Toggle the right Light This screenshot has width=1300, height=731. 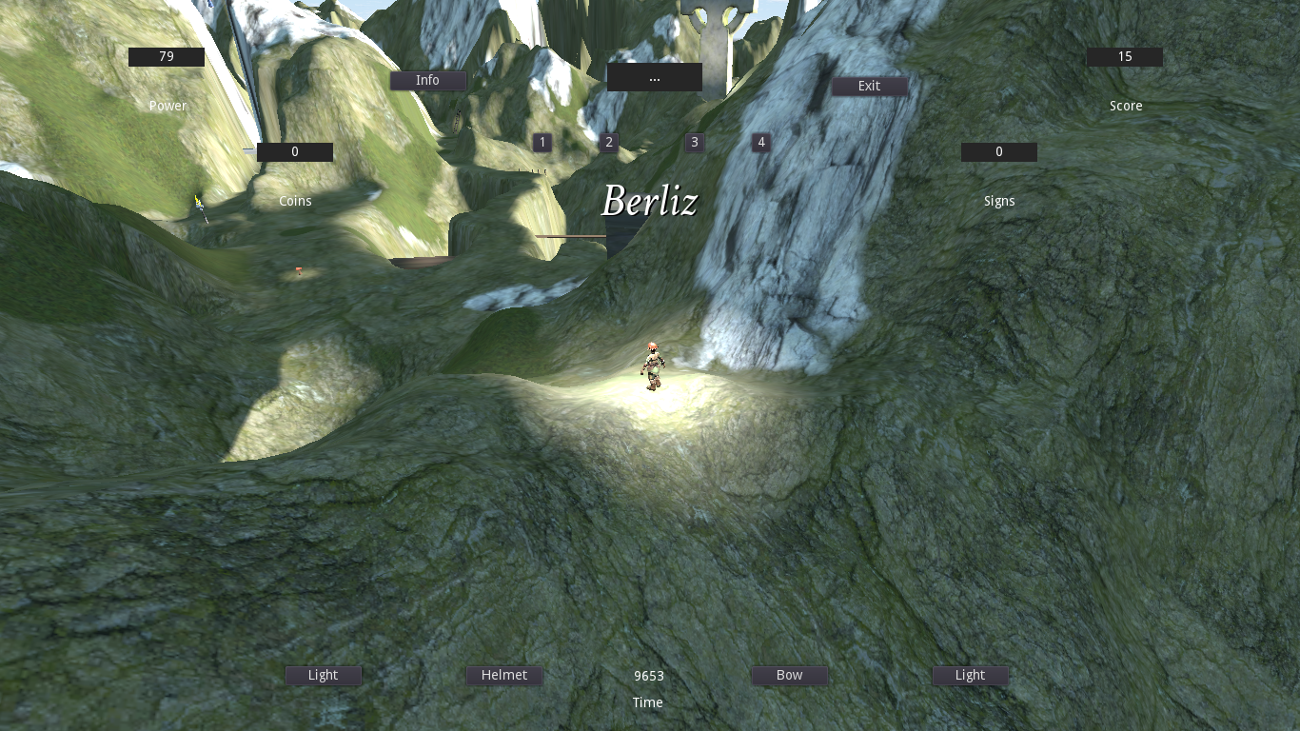[x=970, y=675]
